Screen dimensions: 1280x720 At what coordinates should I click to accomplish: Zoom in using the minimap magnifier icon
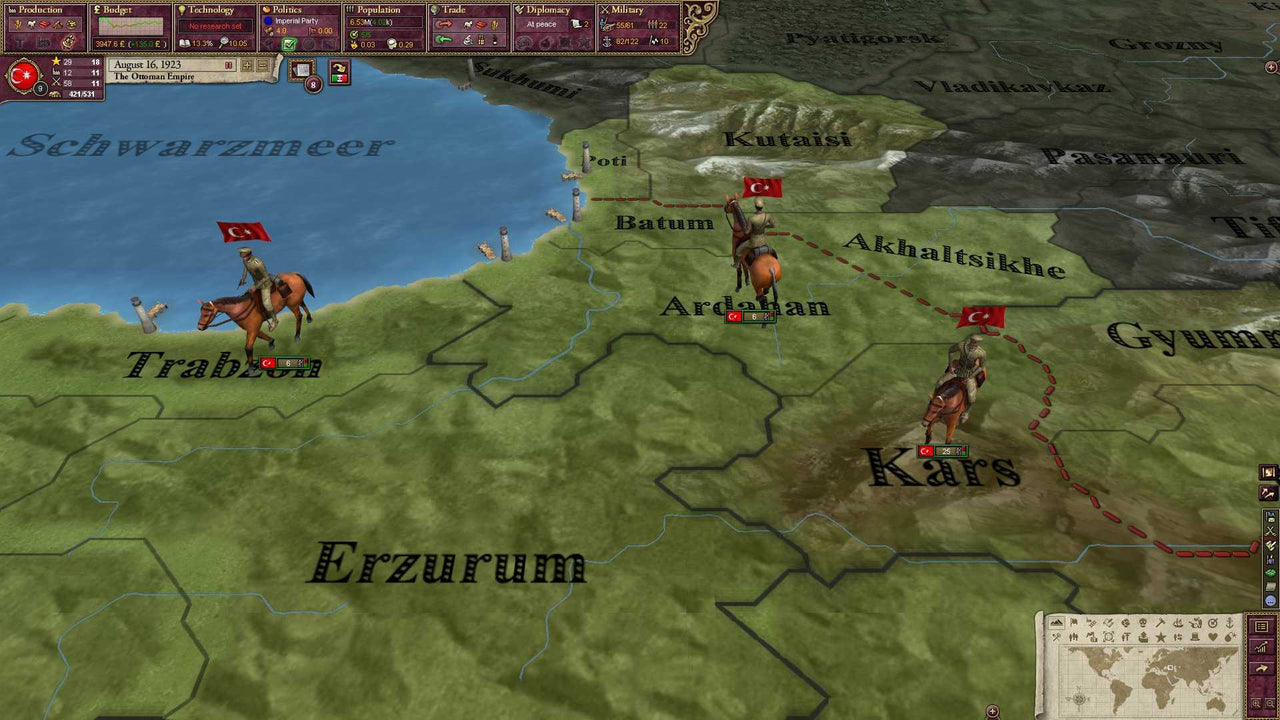(x=1255, y=703)
